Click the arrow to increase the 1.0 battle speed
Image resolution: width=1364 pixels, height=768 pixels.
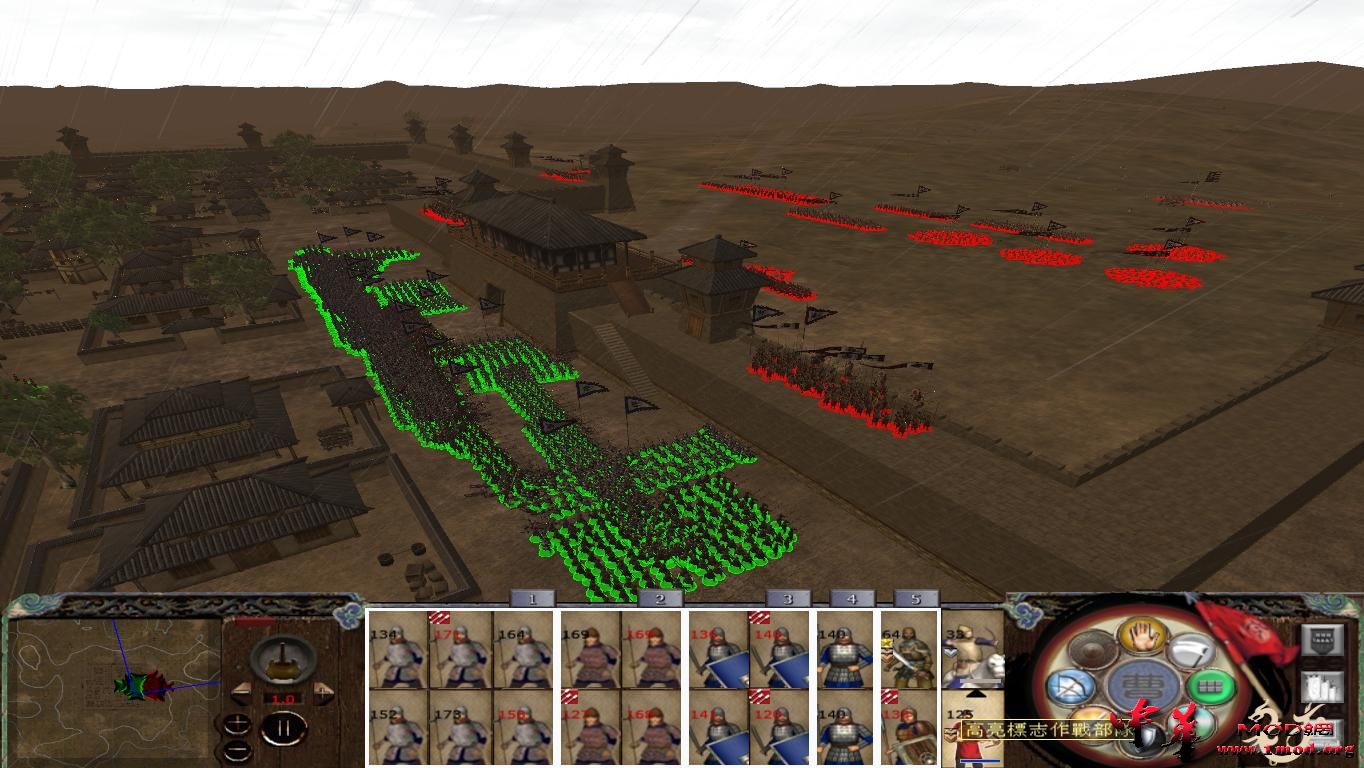(323, 692)
